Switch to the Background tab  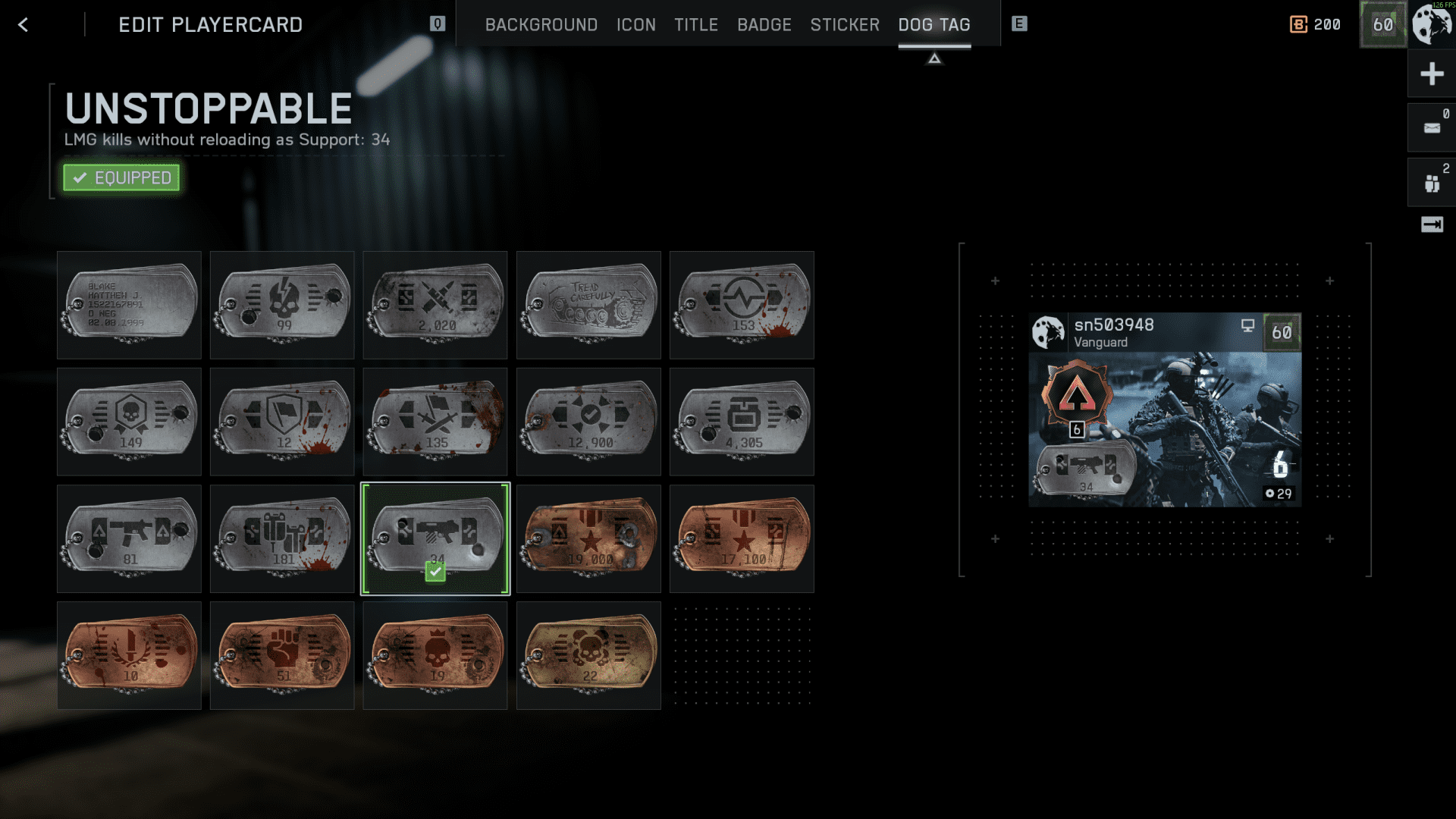pos(541,25)
